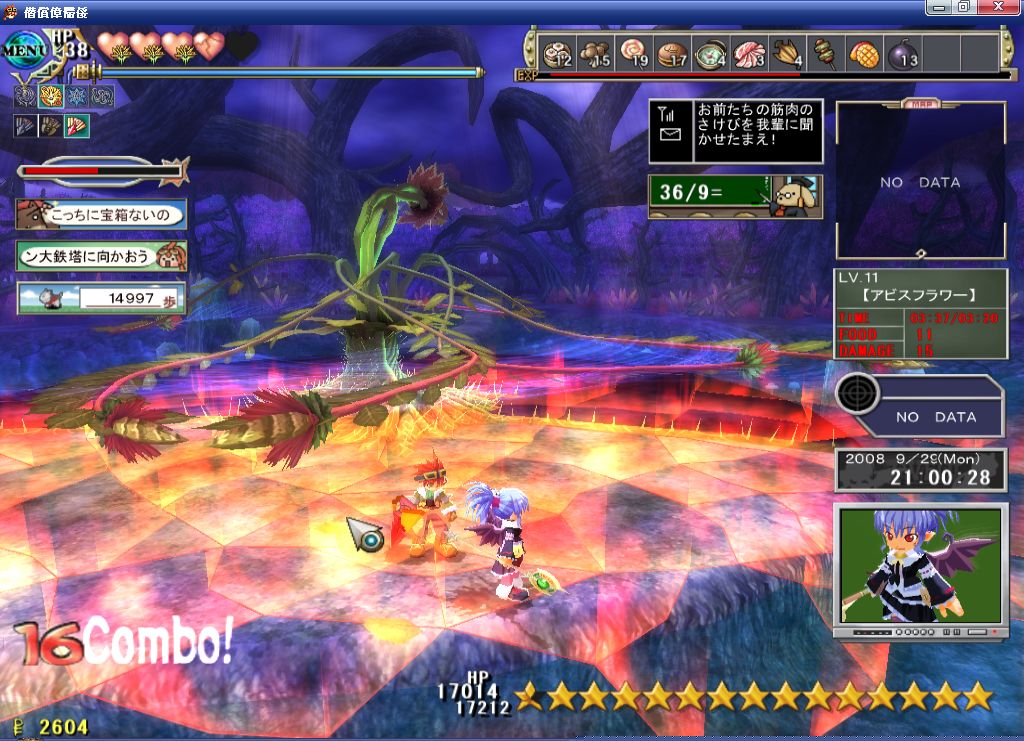Select the blue snowflake skill icon
1024x741 pixels.
pos(76,97)
